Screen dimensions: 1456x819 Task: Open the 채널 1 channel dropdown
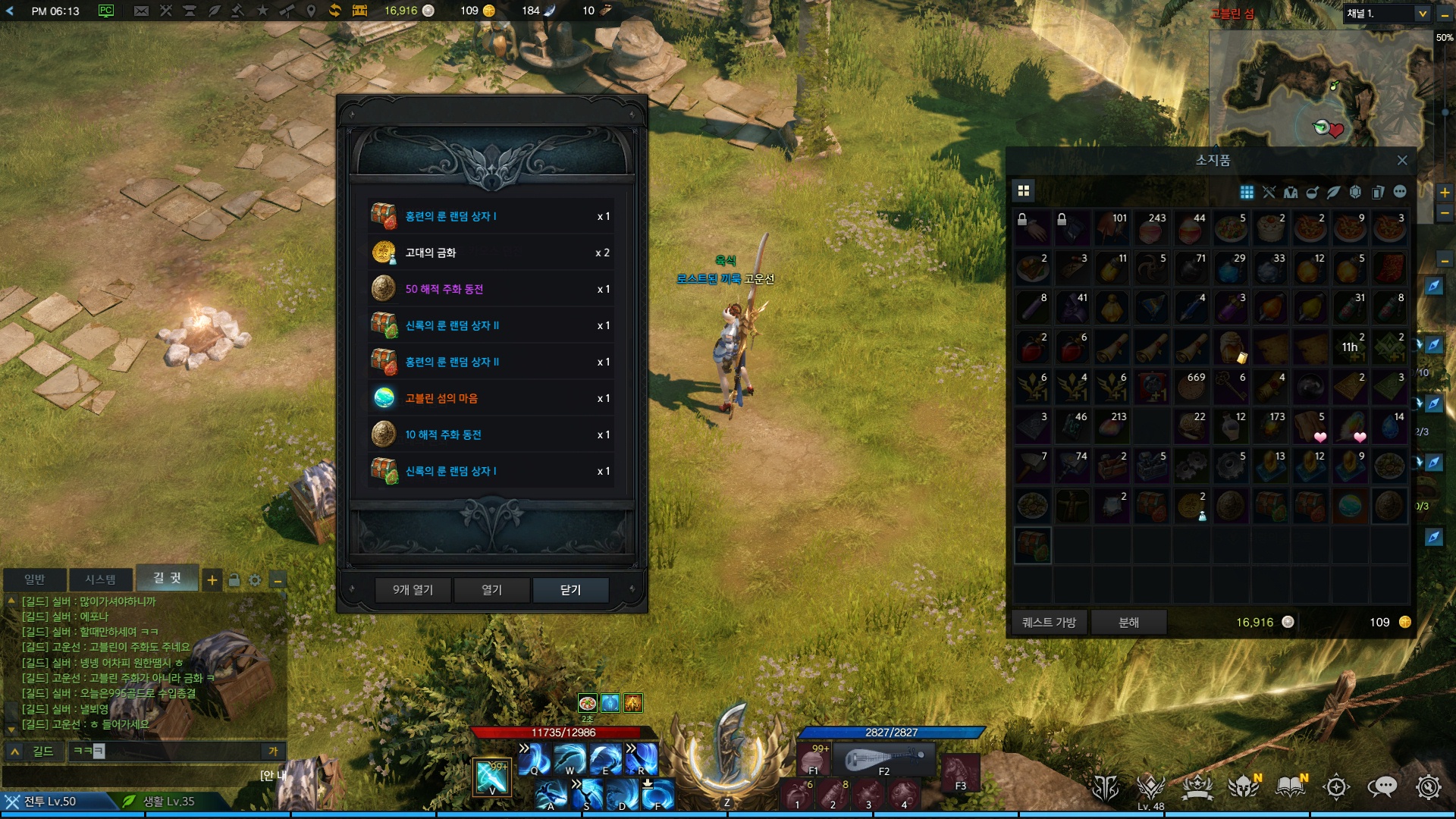(1422, 14)
